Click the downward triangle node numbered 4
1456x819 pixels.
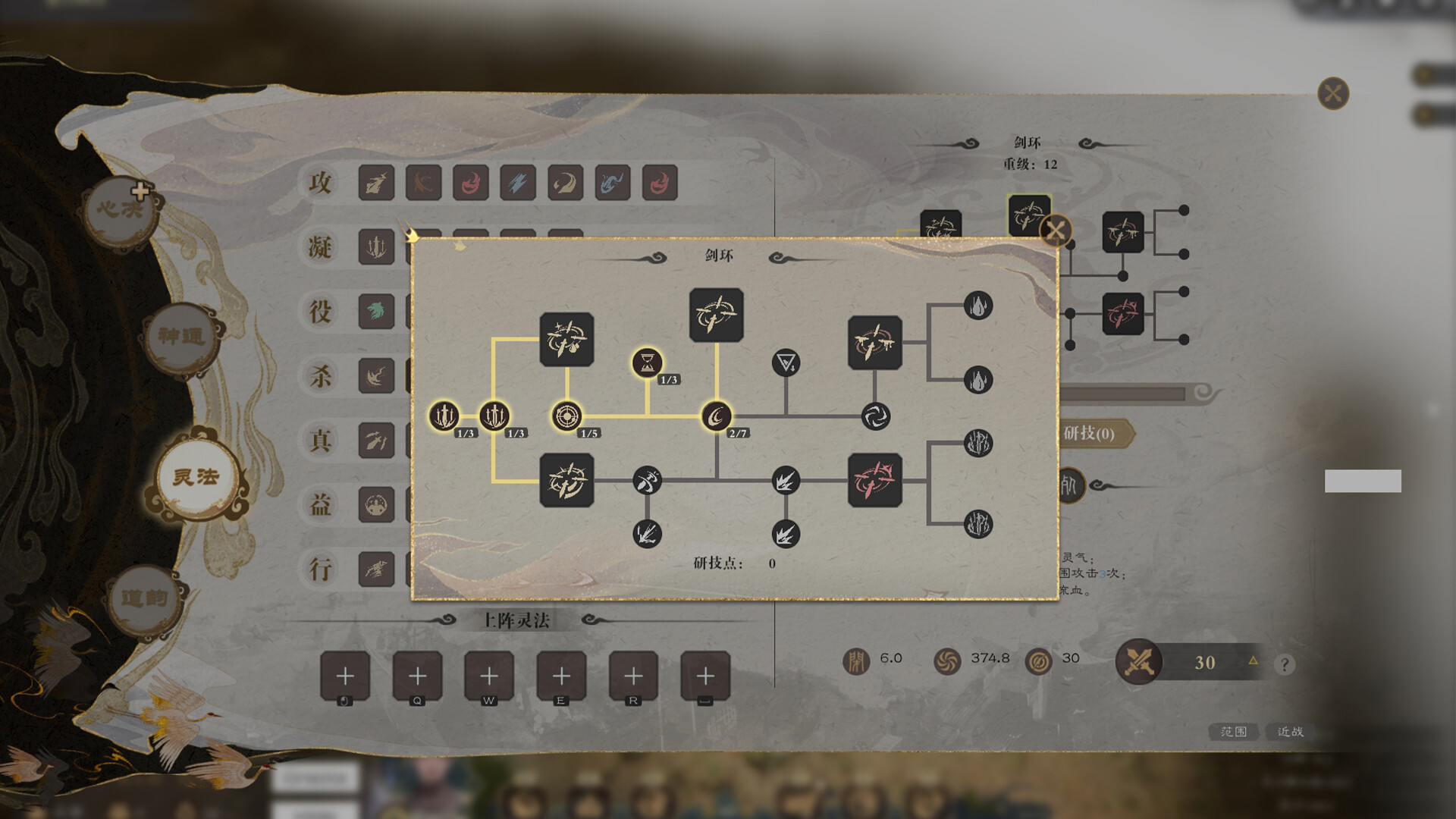(786, 362)
